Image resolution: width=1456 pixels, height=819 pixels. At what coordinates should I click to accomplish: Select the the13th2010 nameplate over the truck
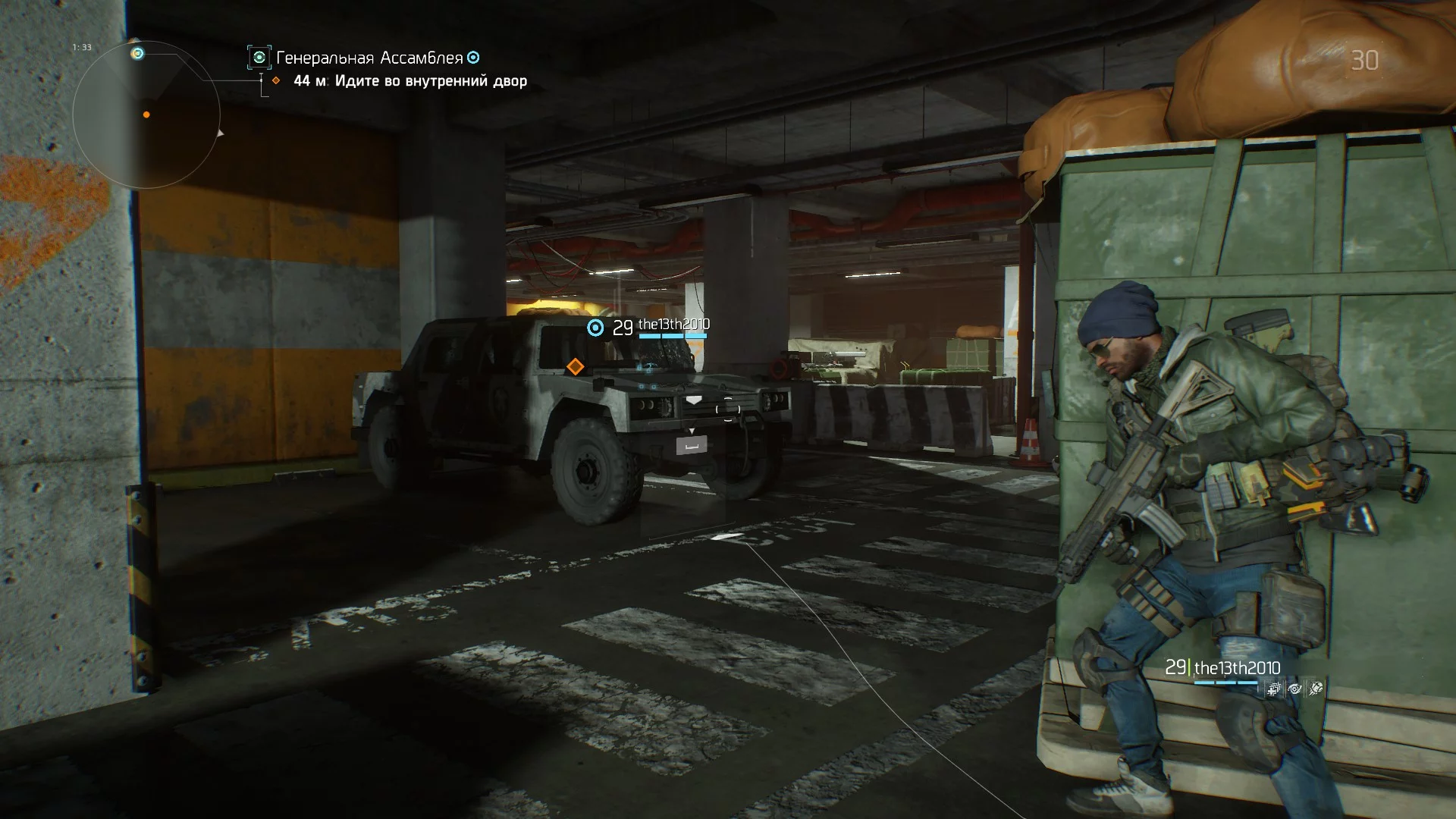673,325
